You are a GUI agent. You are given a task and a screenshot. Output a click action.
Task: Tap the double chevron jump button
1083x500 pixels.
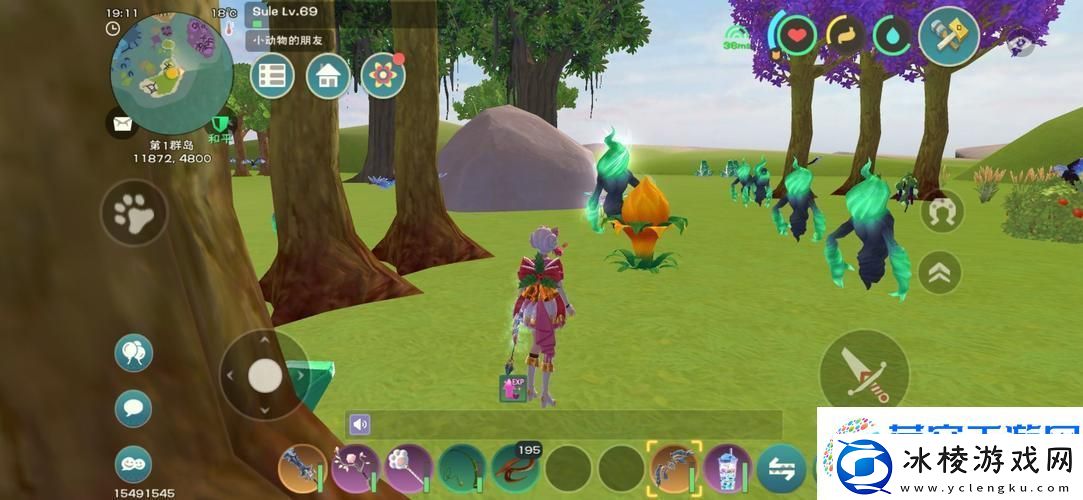click(x=940, y=272)
